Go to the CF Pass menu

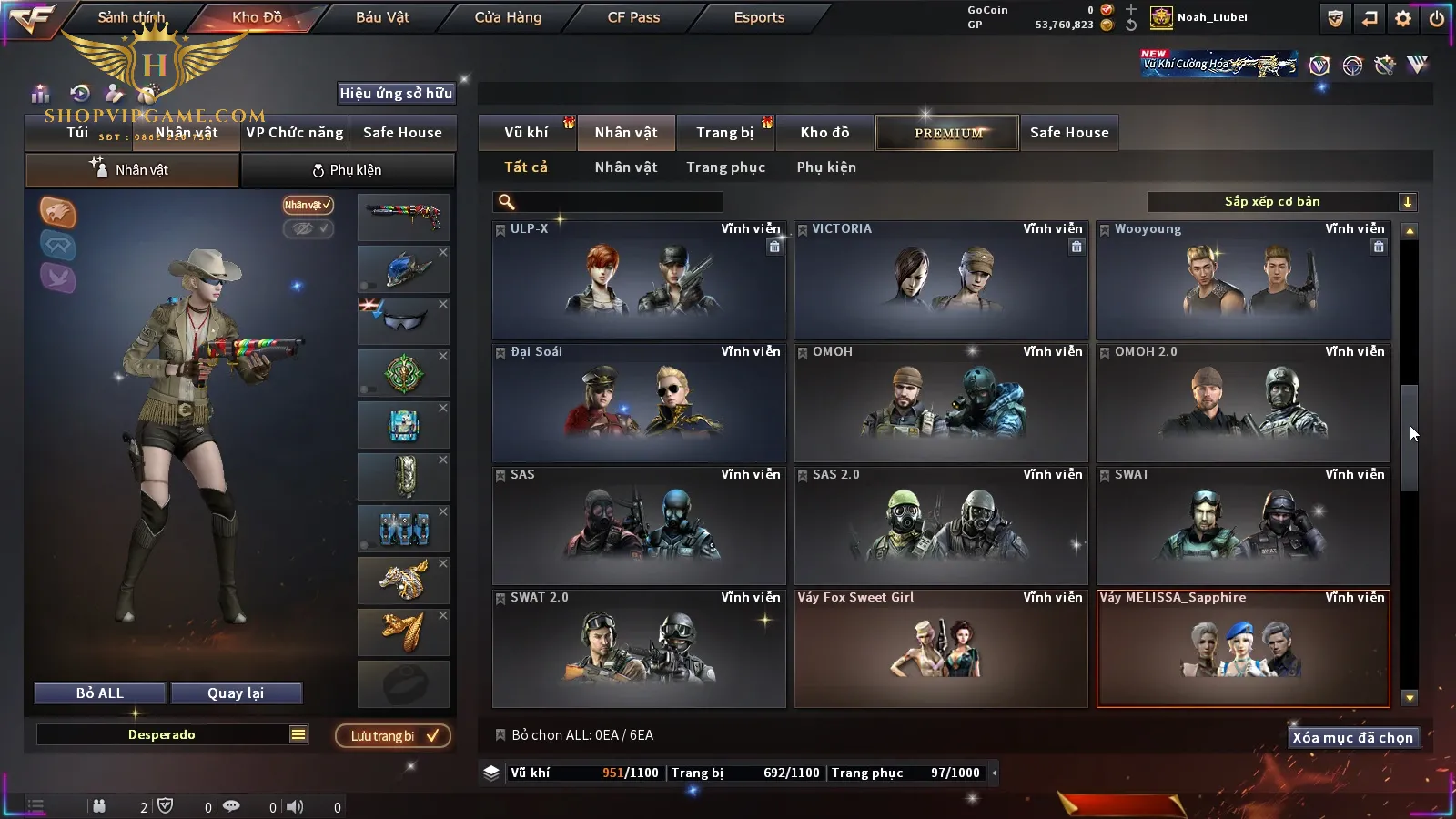click(x=633, y=17)
